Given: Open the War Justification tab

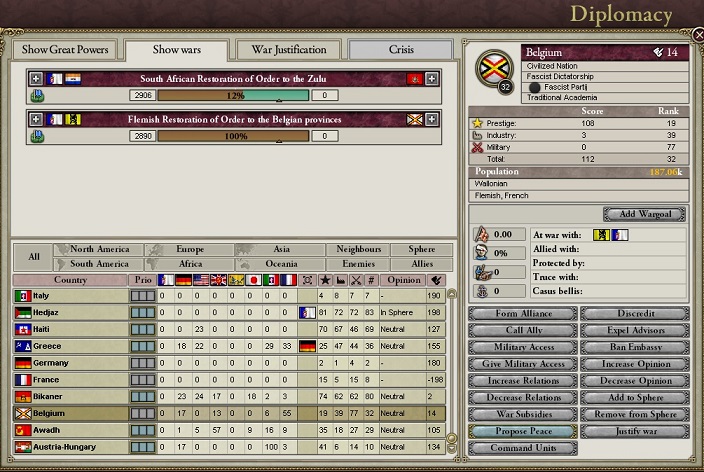Looking at the screenshot, I should coord(287,50).
